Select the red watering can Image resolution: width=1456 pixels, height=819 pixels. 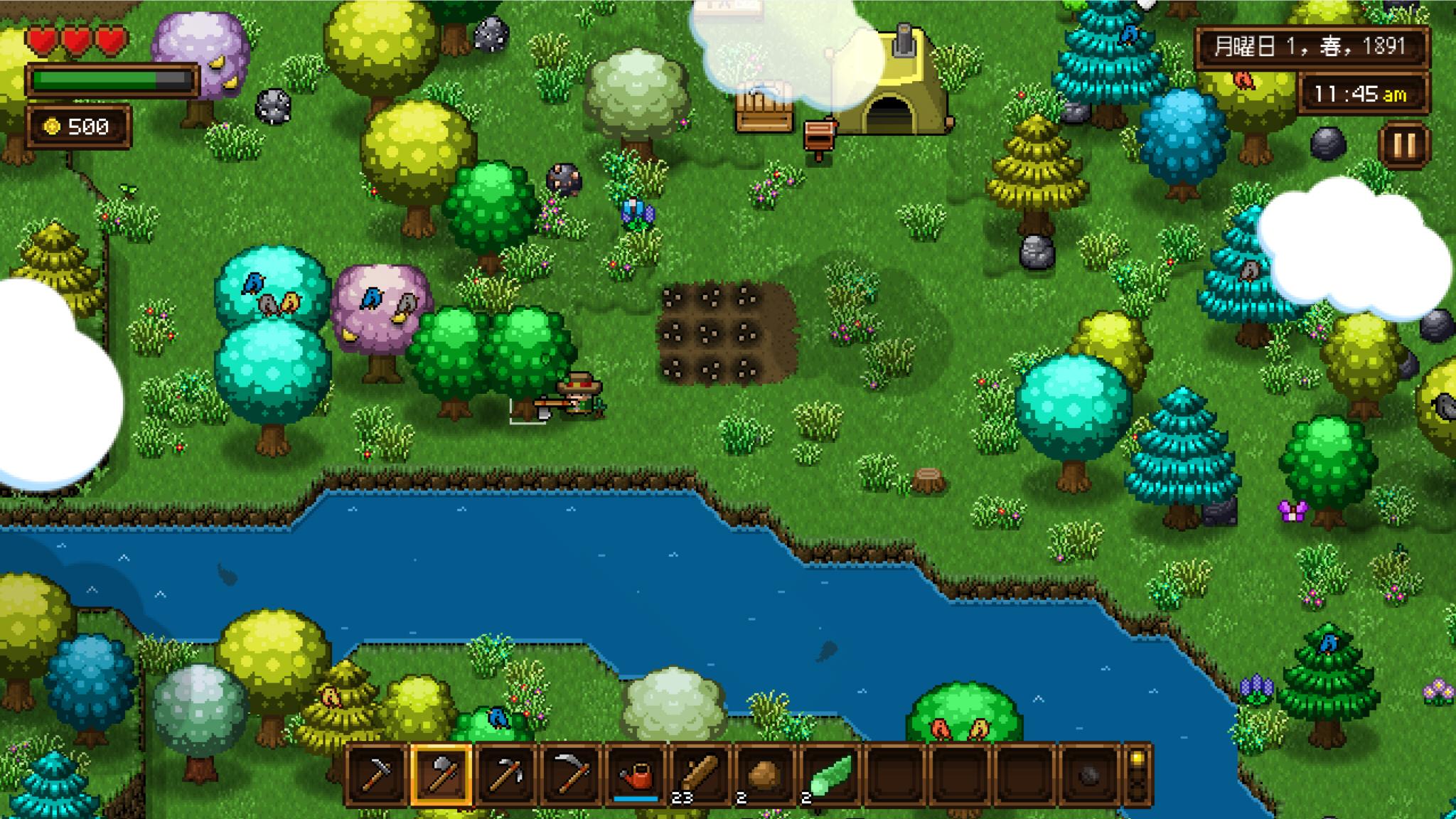pyautogui.click(x=636, y=775)
